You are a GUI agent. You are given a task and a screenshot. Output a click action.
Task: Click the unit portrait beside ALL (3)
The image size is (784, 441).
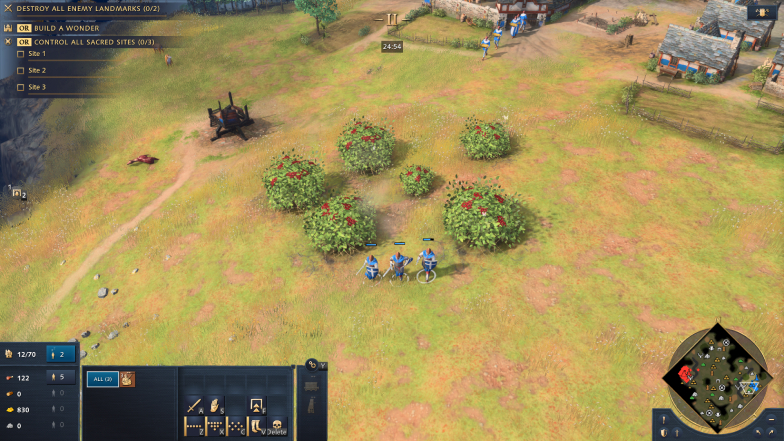[127, 379]
